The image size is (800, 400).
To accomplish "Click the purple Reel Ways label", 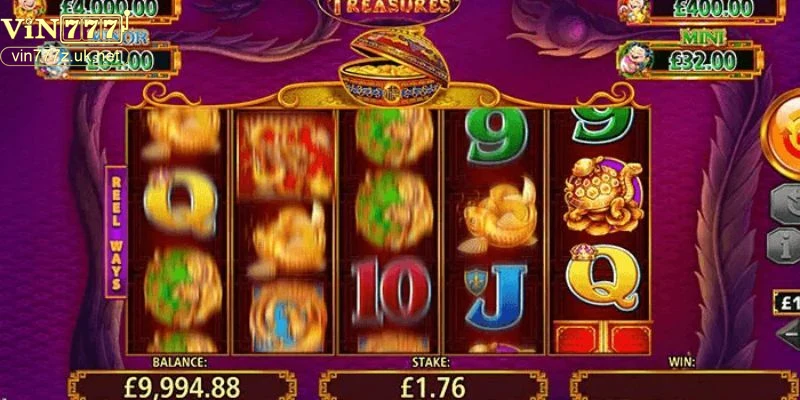I will click(x=116, y=229).
